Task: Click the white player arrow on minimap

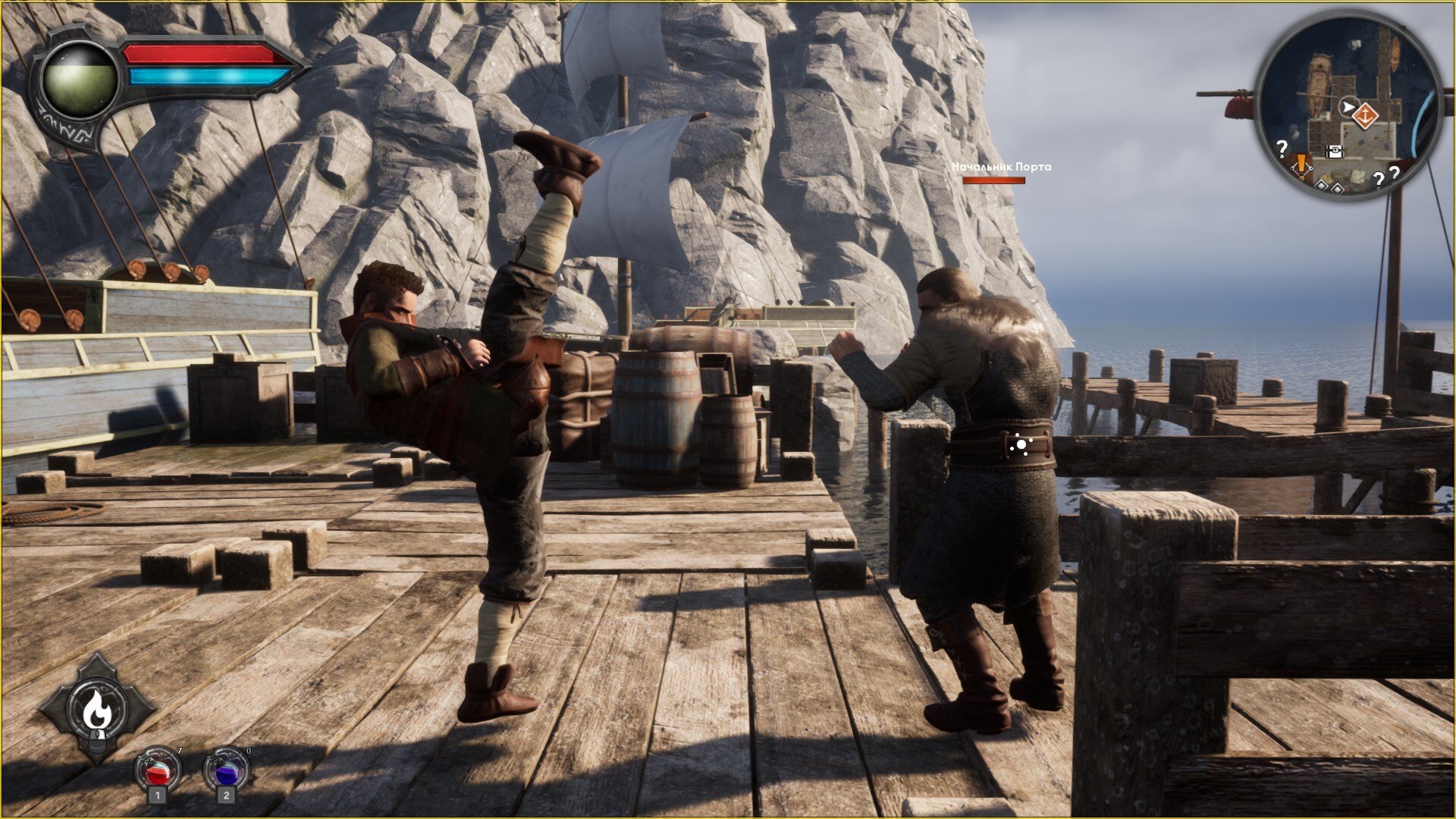Action: pyautogui.click(x=1348, y=108)
